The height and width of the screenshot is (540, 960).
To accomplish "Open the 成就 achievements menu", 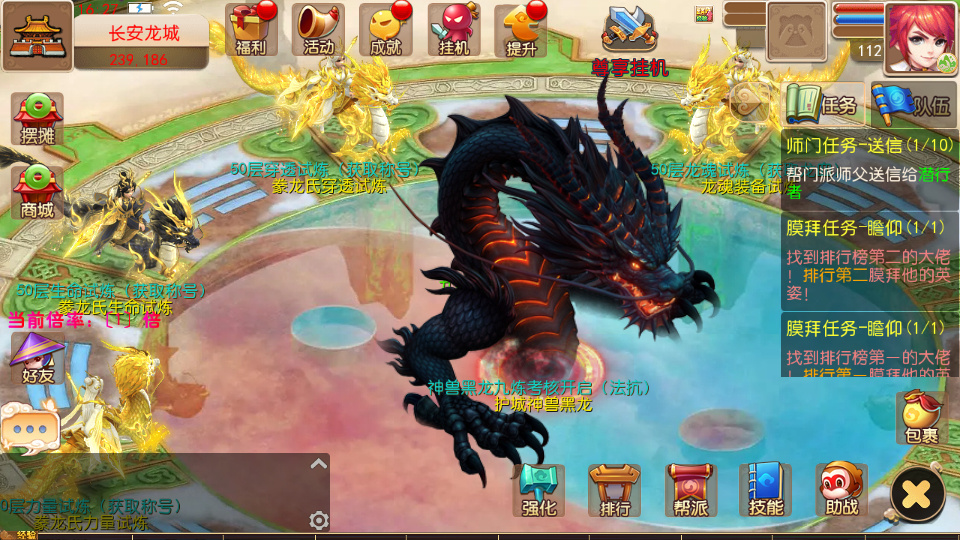I will tap(386, 29).
